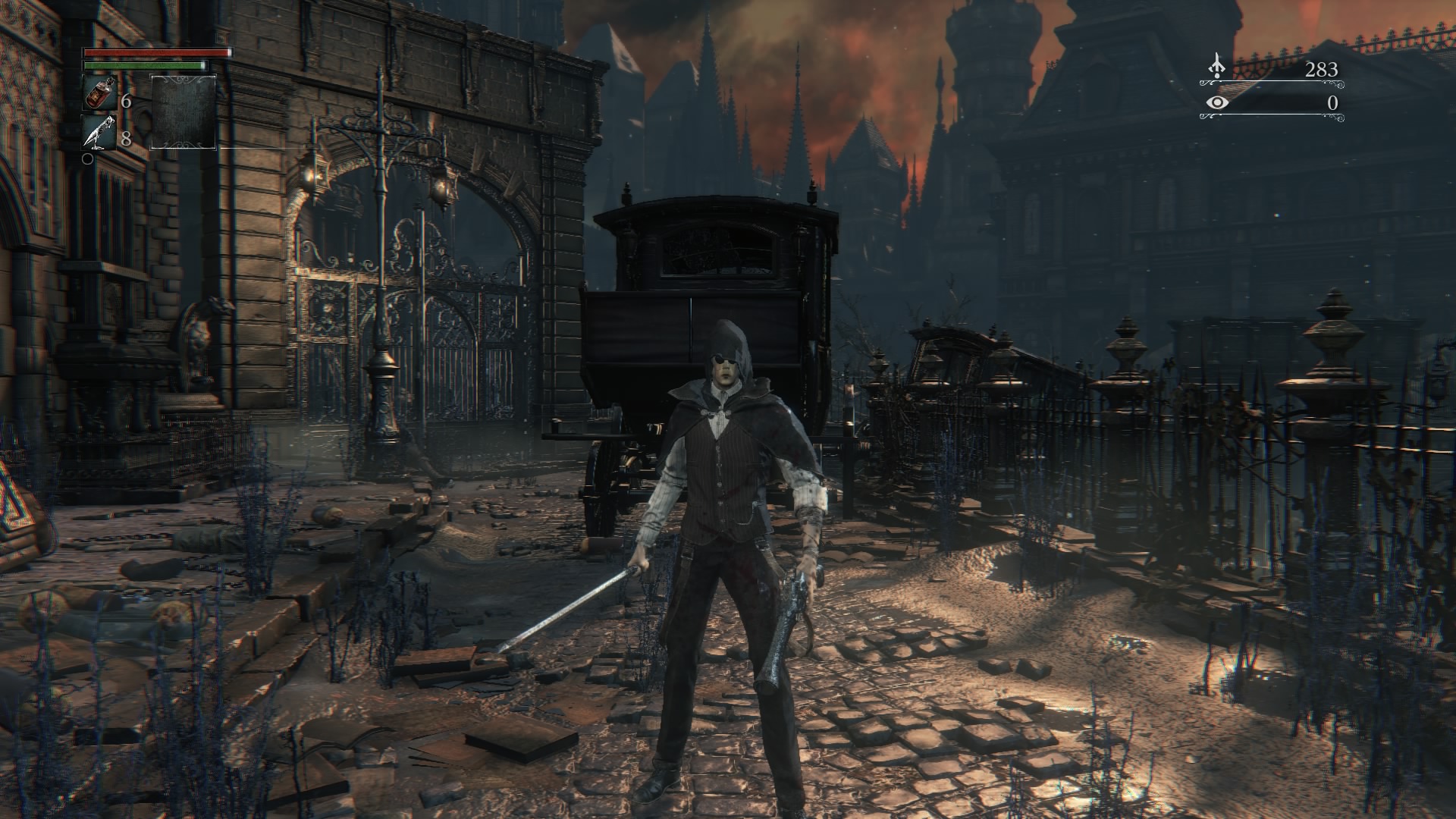
Task: Select the Blood Vial item icon
Action: click(x=99, y=93)
